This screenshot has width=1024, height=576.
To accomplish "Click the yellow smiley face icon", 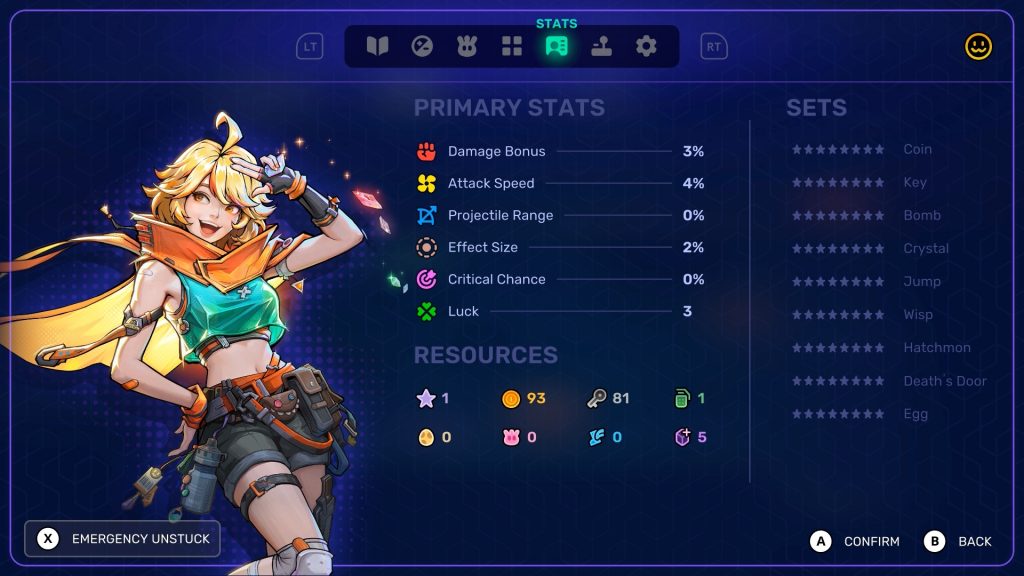I will click(978, 46).
